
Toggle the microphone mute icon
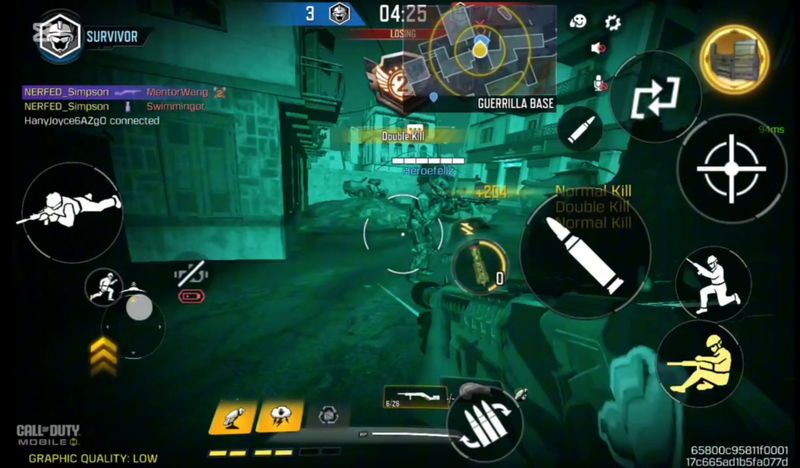(599, 82)
